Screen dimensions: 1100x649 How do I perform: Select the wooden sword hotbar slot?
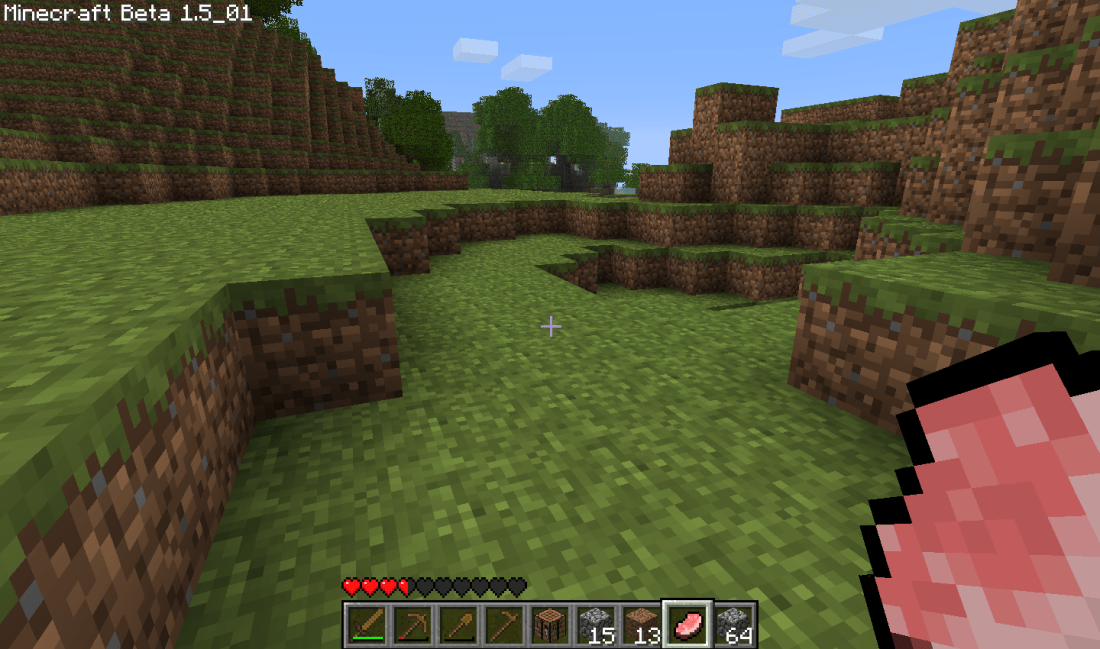tap(366, 625)
